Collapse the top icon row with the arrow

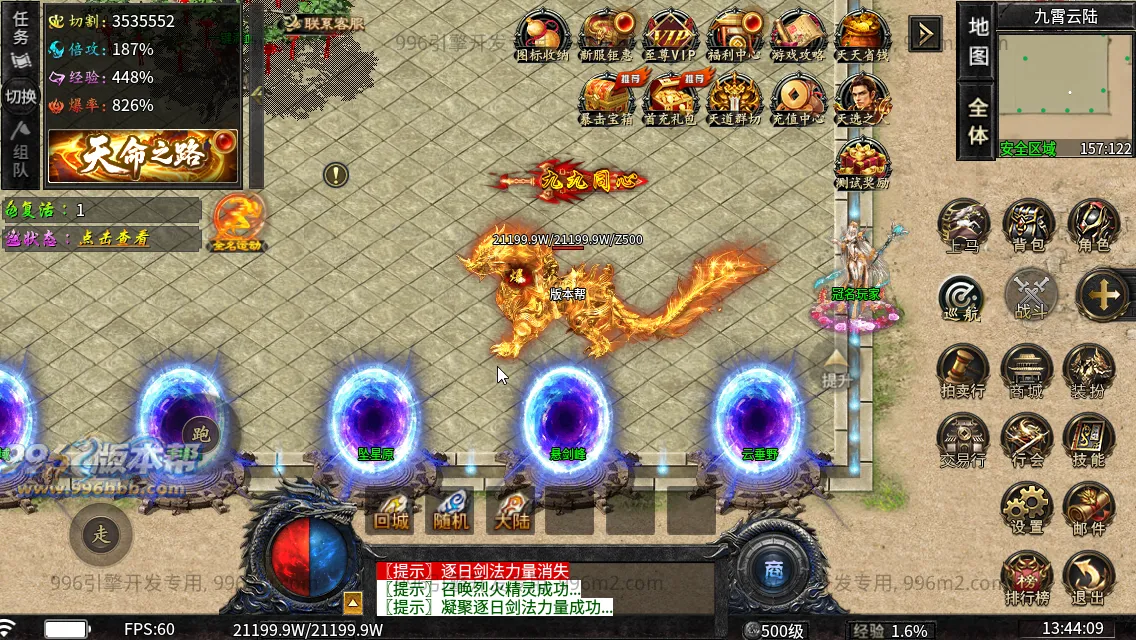pyautogui.click(x=925, y=35)
